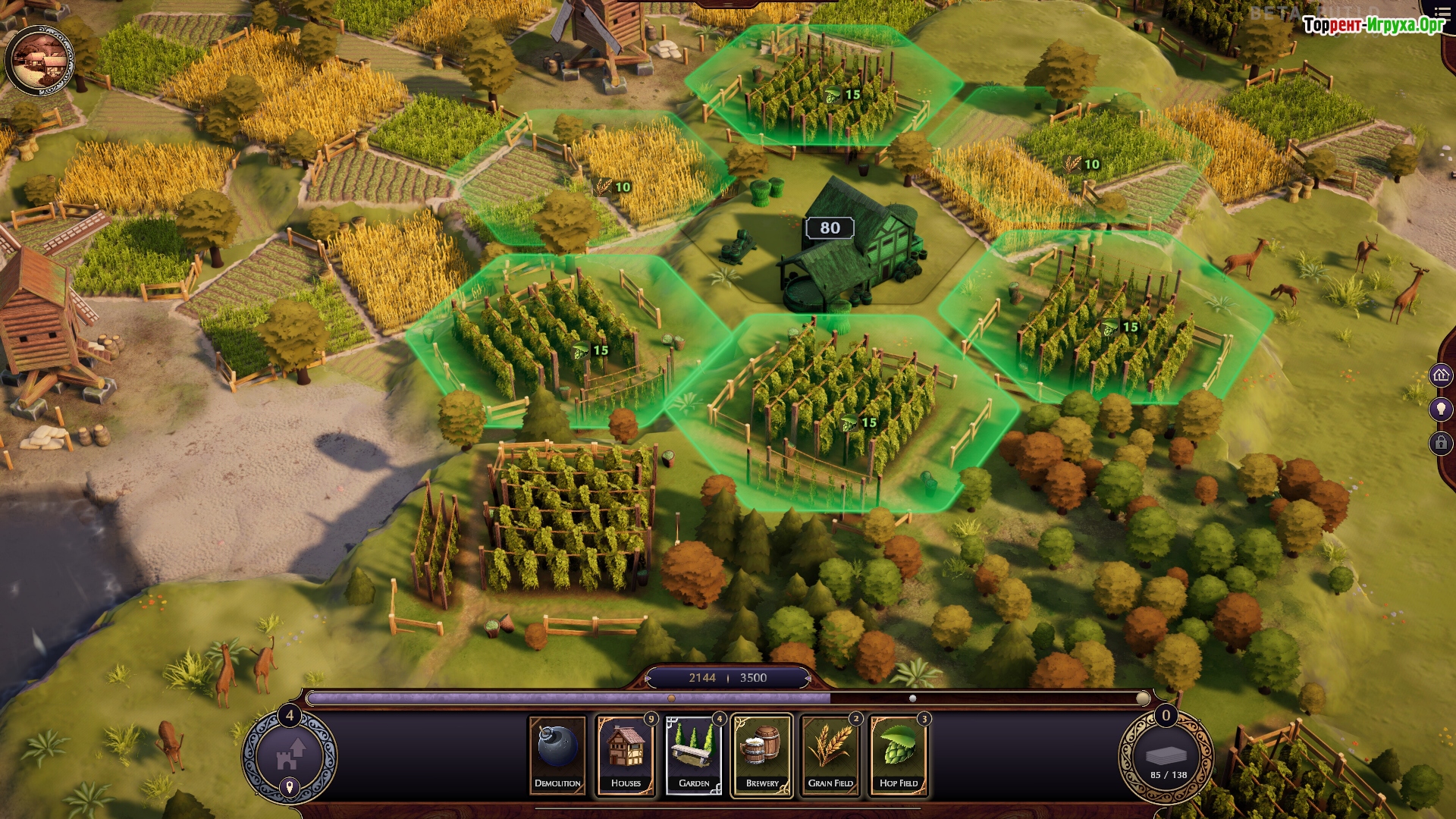Open the village portrait medallion

(x=39, y=61)
